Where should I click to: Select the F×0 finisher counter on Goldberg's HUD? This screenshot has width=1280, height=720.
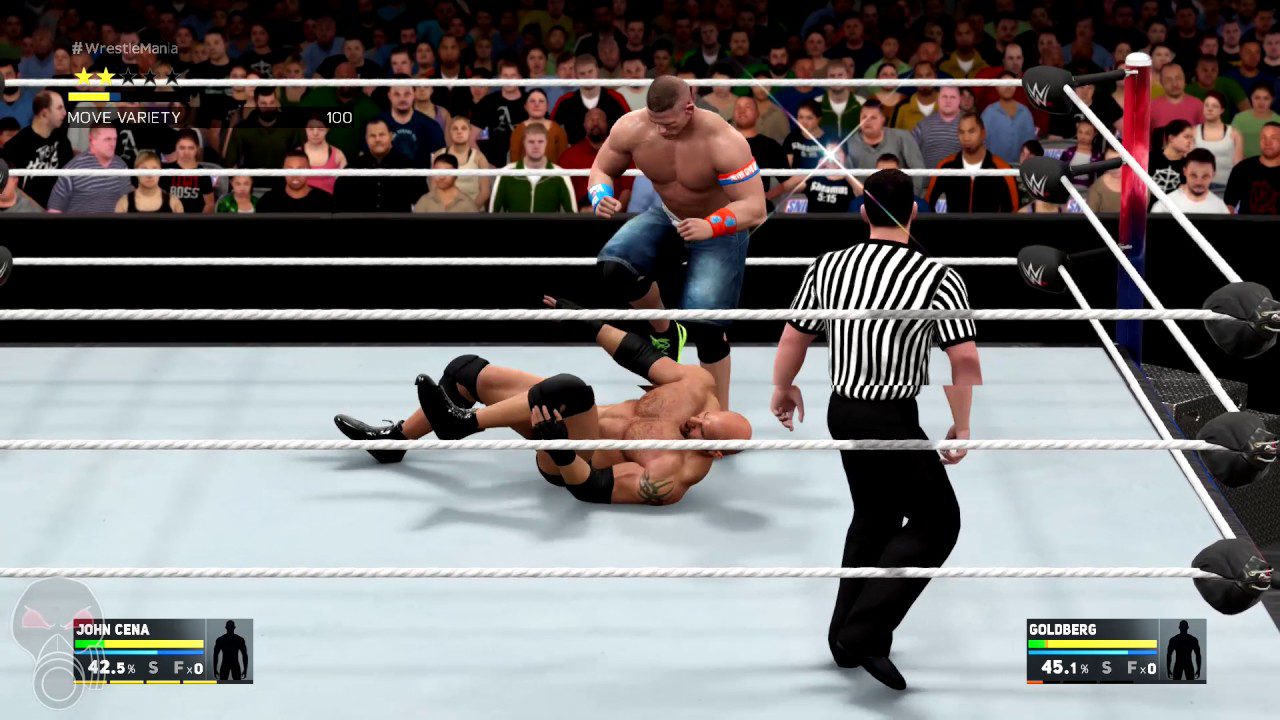coord(1142,668)
